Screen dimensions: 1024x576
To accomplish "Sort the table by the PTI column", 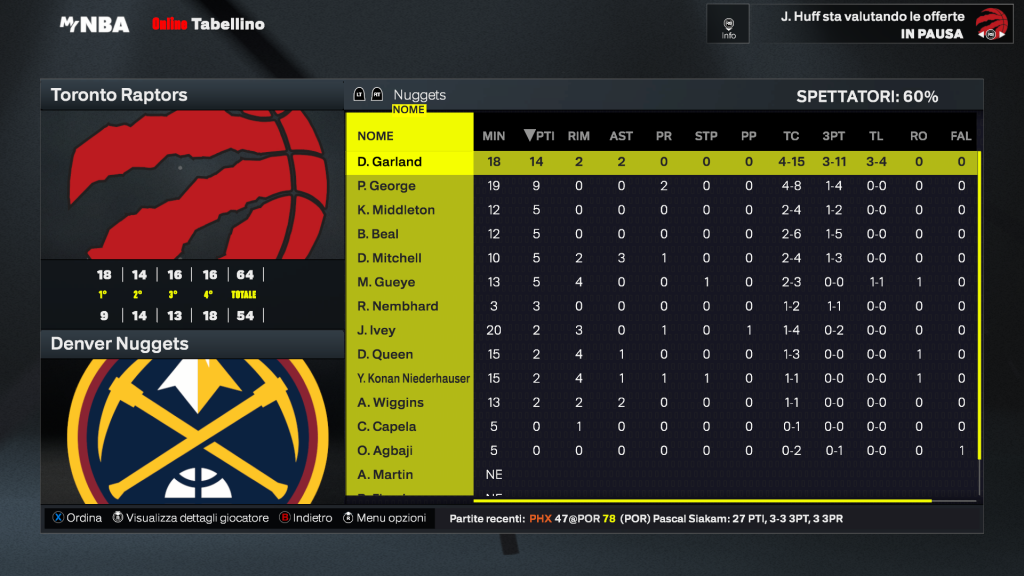I will 539,136.
